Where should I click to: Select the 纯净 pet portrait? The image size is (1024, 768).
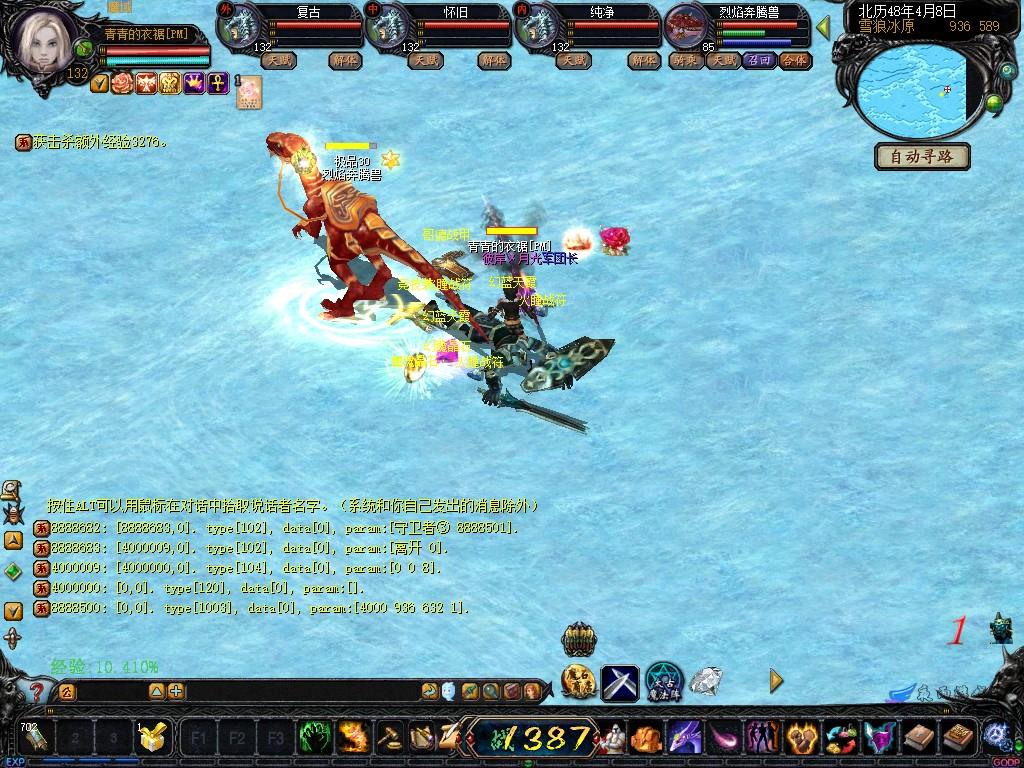(537, 25)
